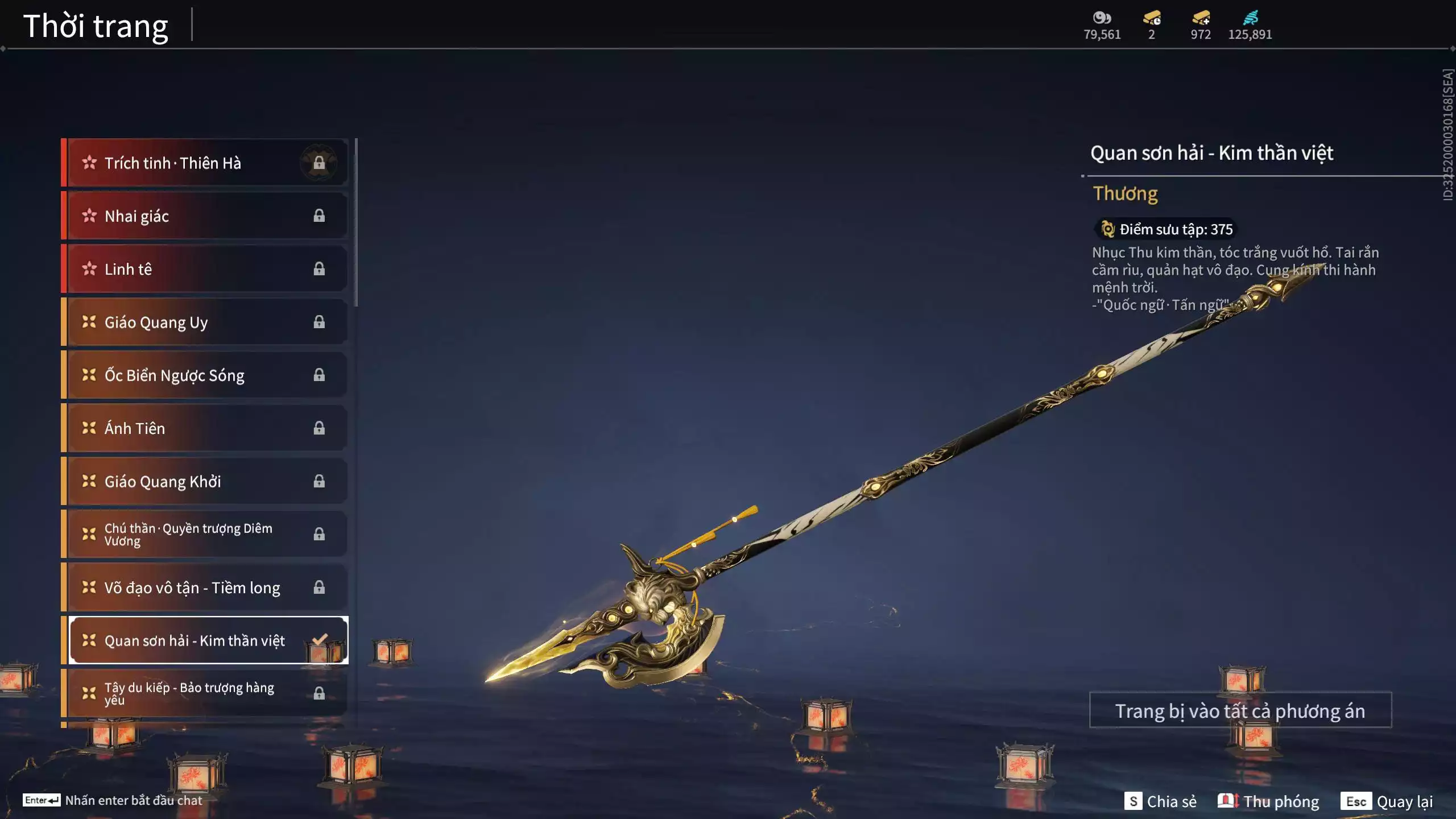Screen dimensions: 1456x819
Task: Select the Trích tinh · Thiên Hà skin
Action: coord(205,163)
